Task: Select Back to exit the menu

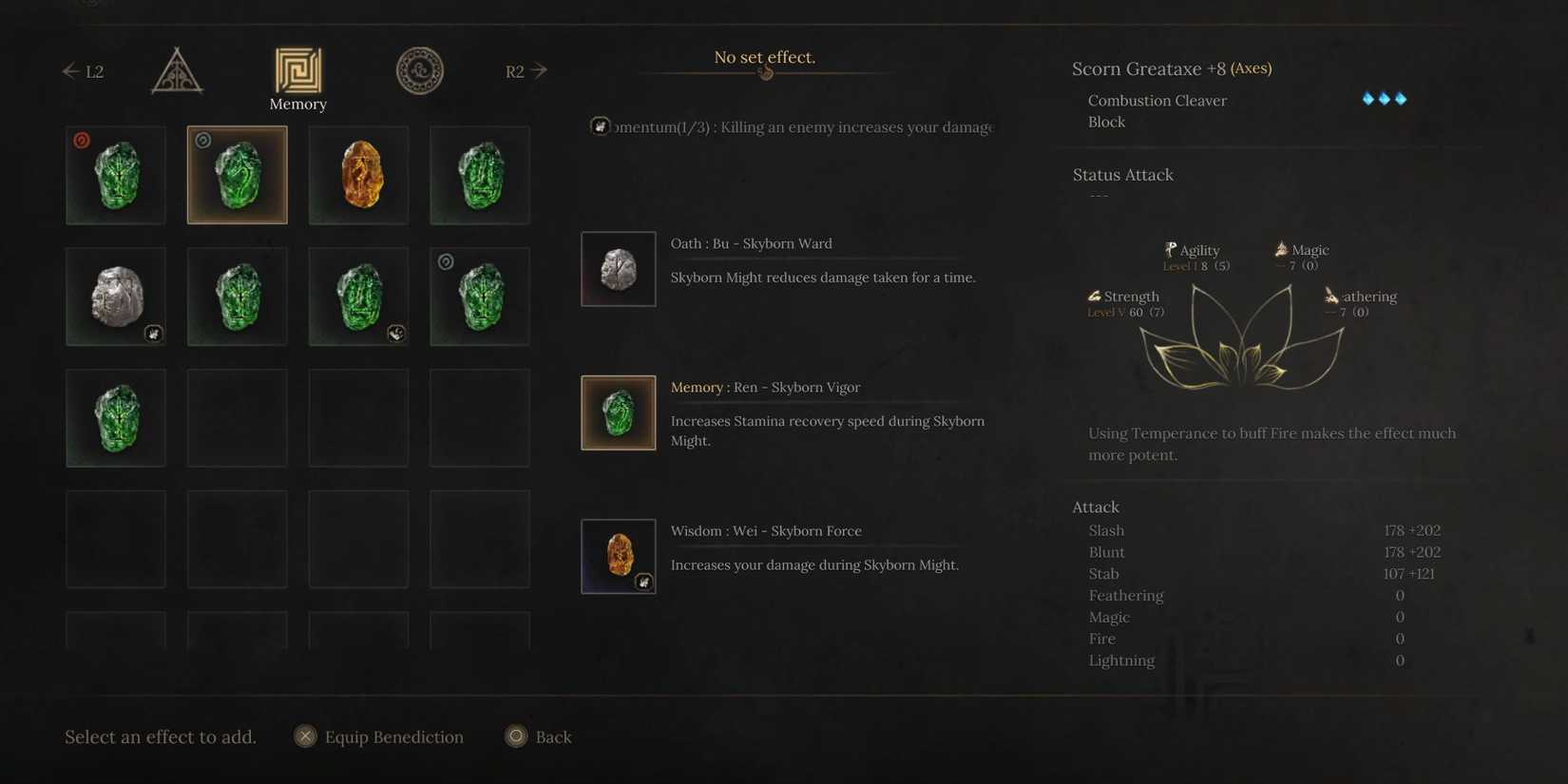Action: tap(539, 736)
